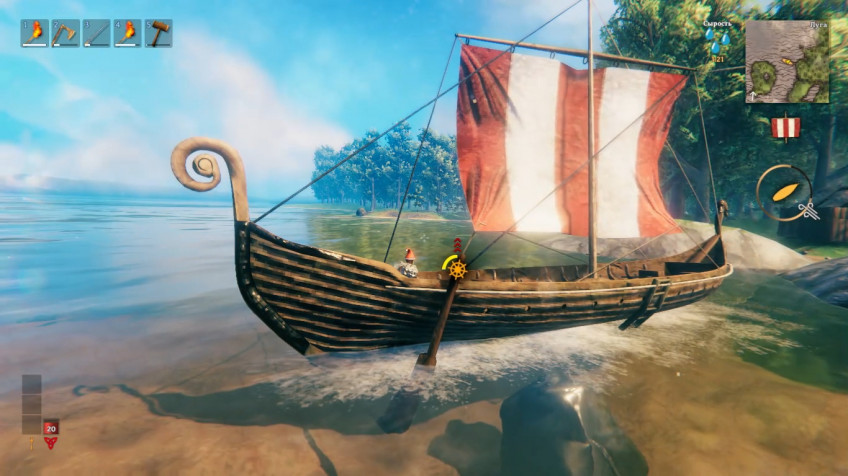Select the torch in hotbar slot 1
This screenshot has width=848, height=476.
tap(35, 34)
